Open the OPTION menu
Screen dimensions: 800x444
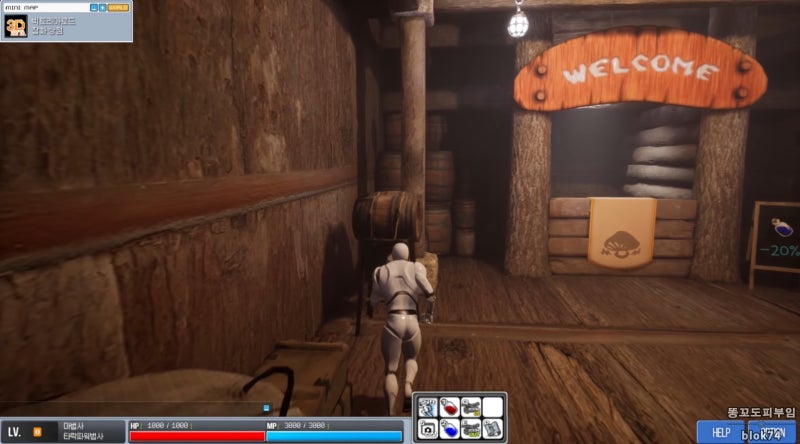click(x=772, y=432)
